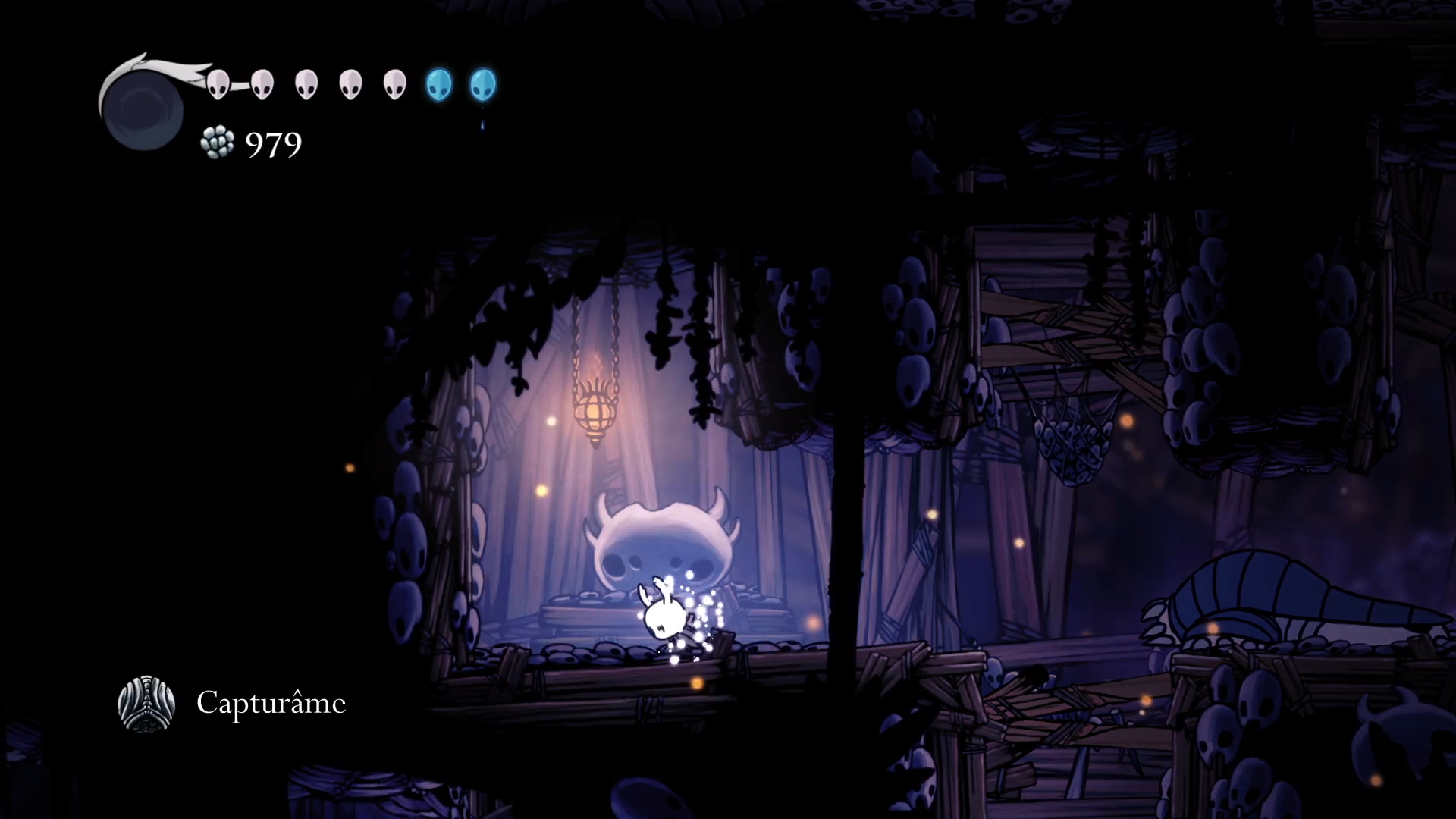Click the geo currency icon
This screenshot has height=819, width=1456.
click(218, 143)
